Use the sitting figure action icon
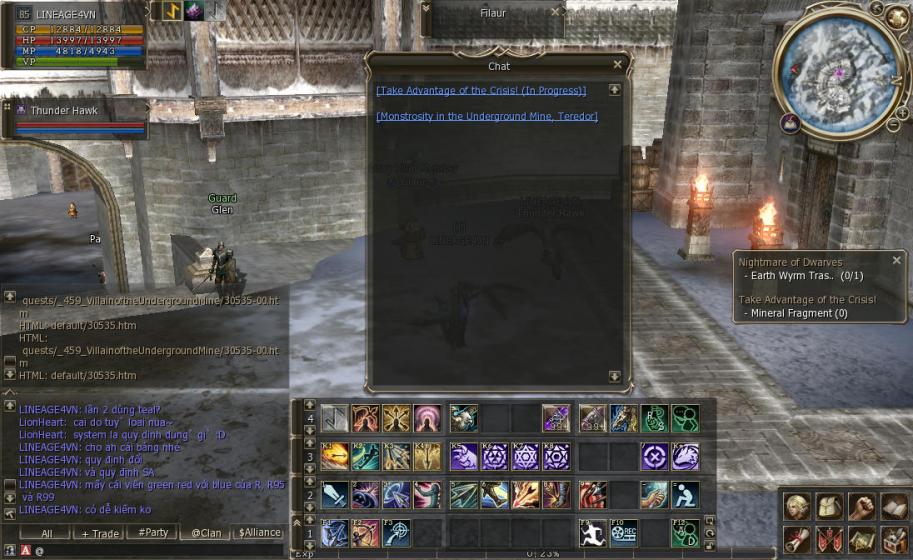Viewport: 913px width, 560px height. pos(686,495)
